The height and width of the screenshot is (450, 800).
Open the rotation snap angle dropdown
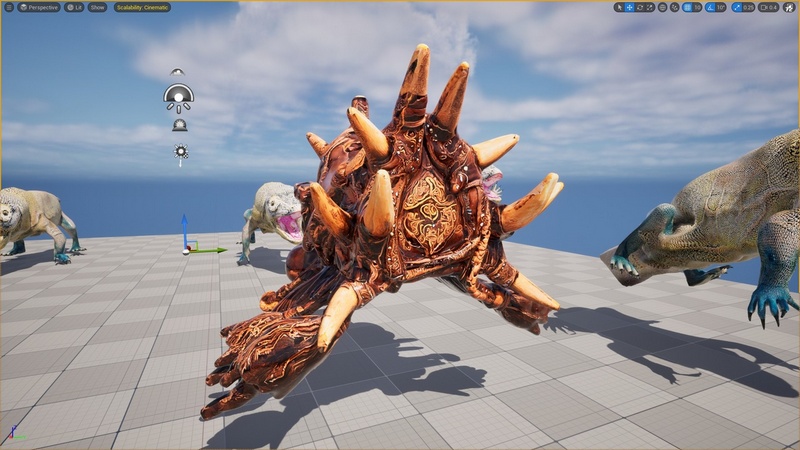[x=721, y=7]
